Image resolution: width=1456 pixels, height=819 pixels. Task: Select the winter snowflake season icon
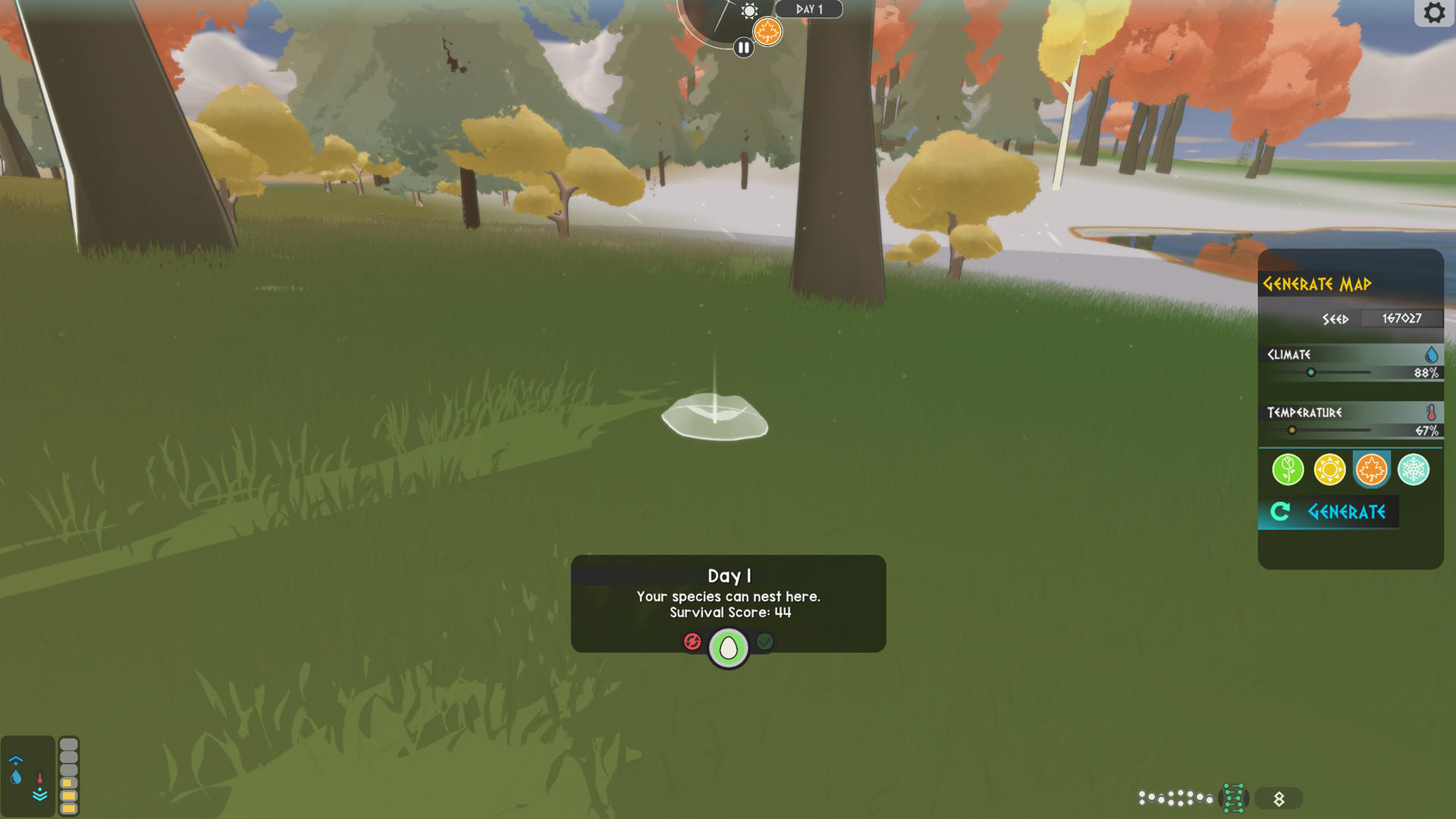1412,469
